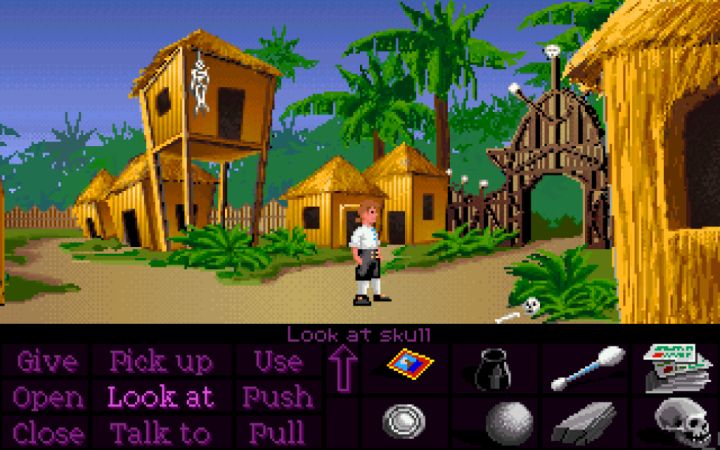This screenshot has width=720, height=450.
Task: Activate the Talk to verb
Action: [x=161, y=433]
